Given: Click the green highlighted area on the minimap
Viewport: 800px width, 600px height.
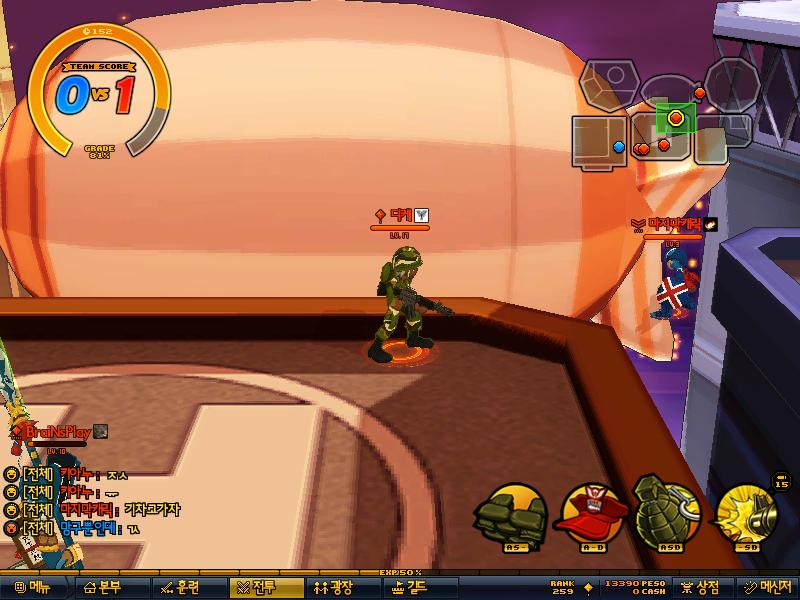Looking at the screenshot, I should click(x=676, y=118).
